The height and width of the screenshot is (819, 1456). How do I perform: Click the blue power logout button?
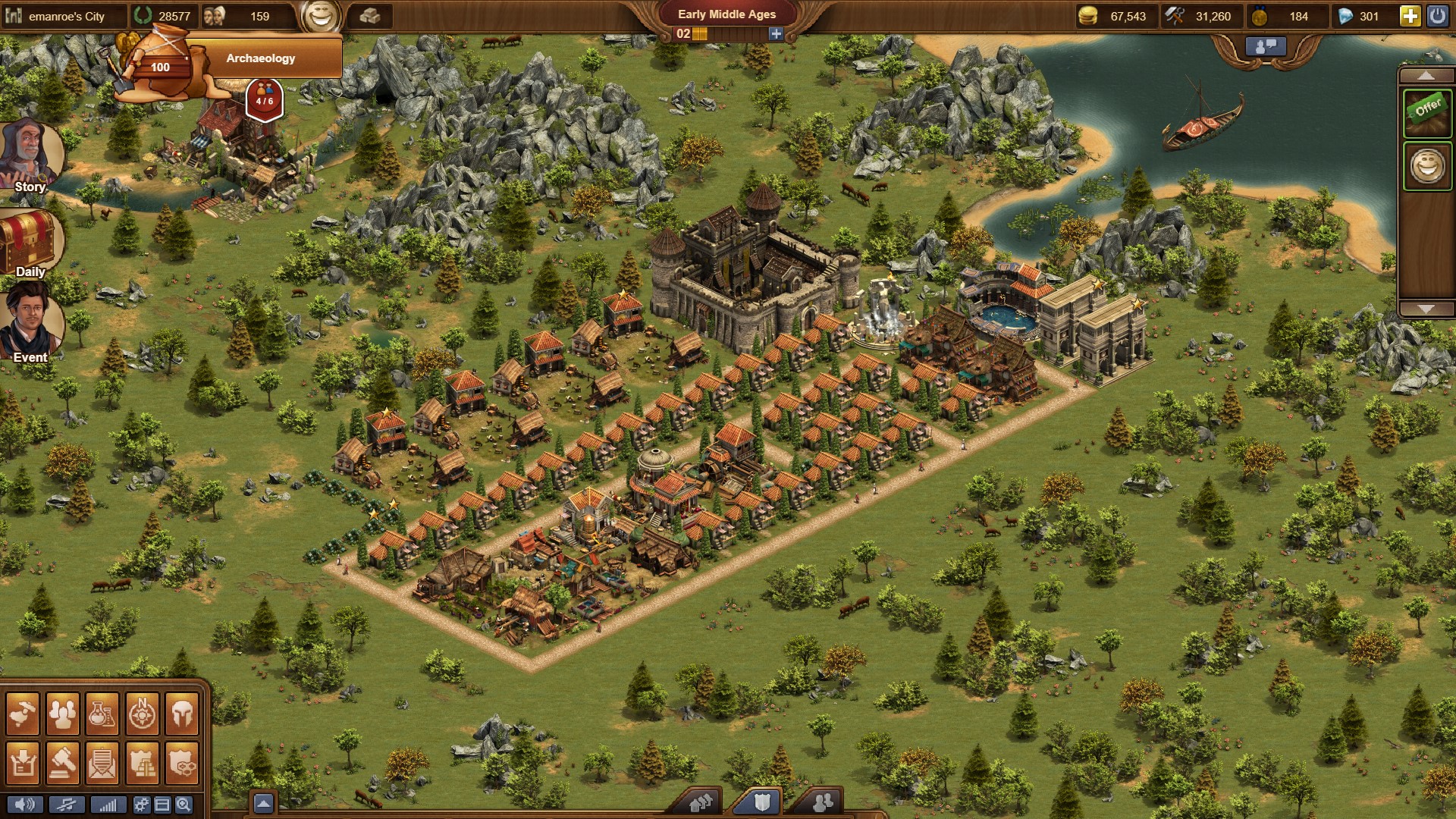[1437, 16]
